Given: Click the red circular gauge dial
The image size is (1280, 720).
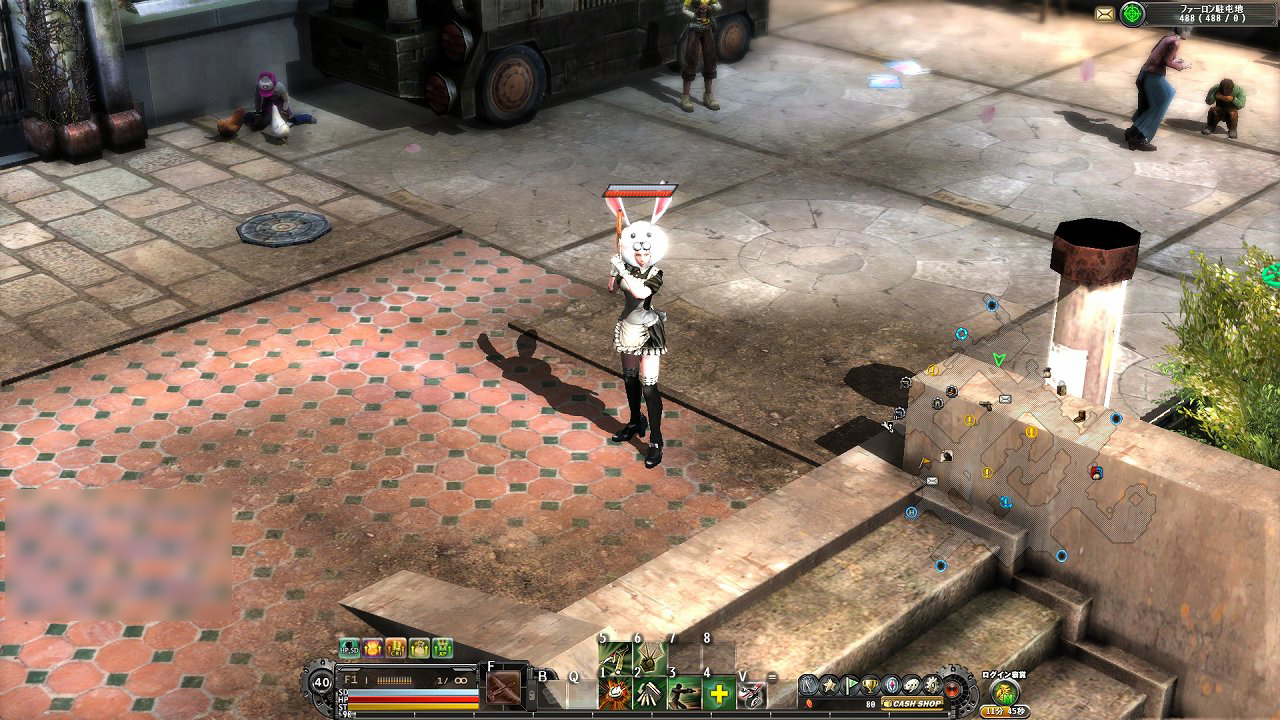Looking at the screenshot, I should click(951, 689).
